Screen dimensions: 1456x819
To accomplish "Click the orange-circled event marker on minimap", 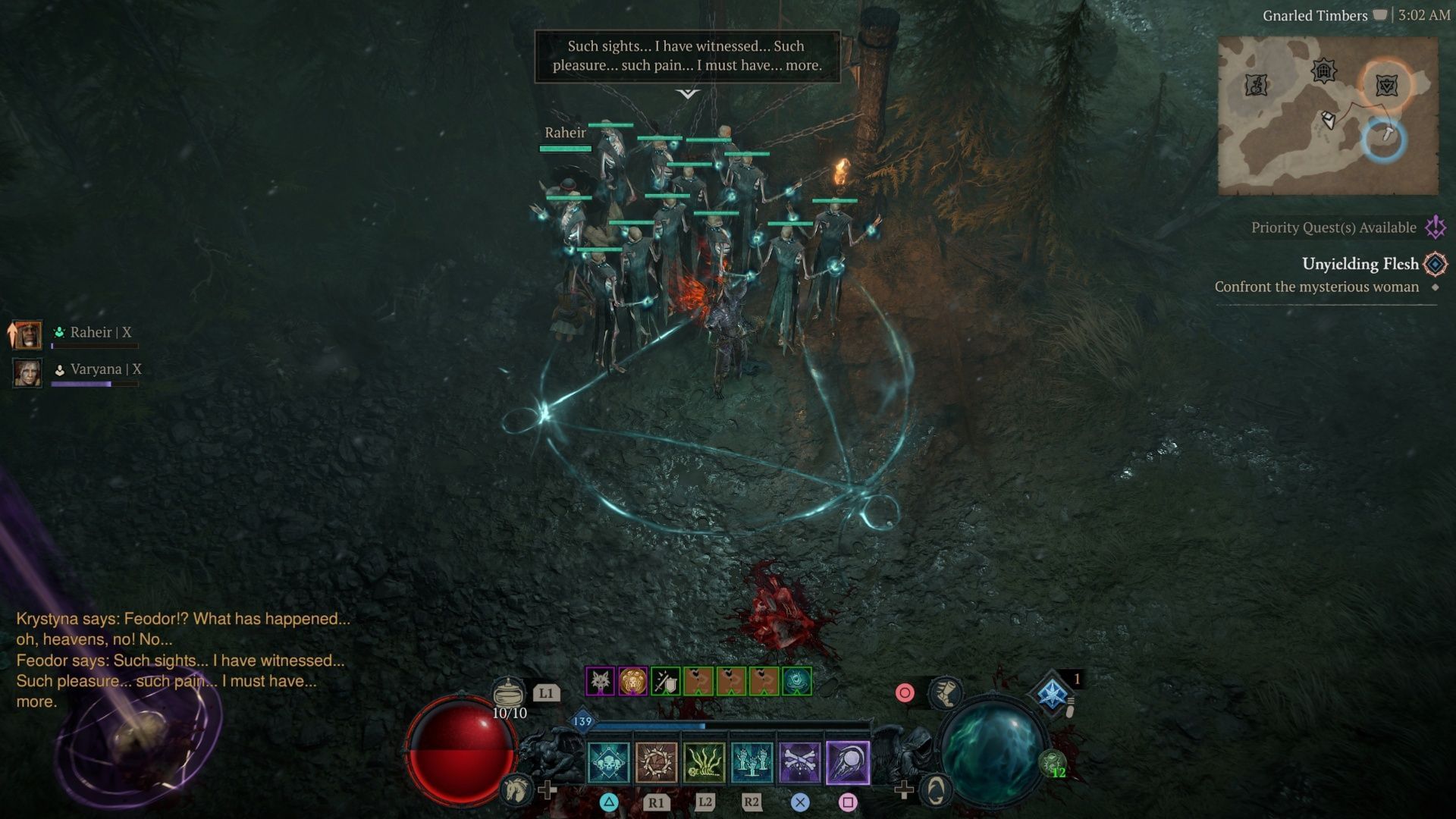I will (1387, 85).
